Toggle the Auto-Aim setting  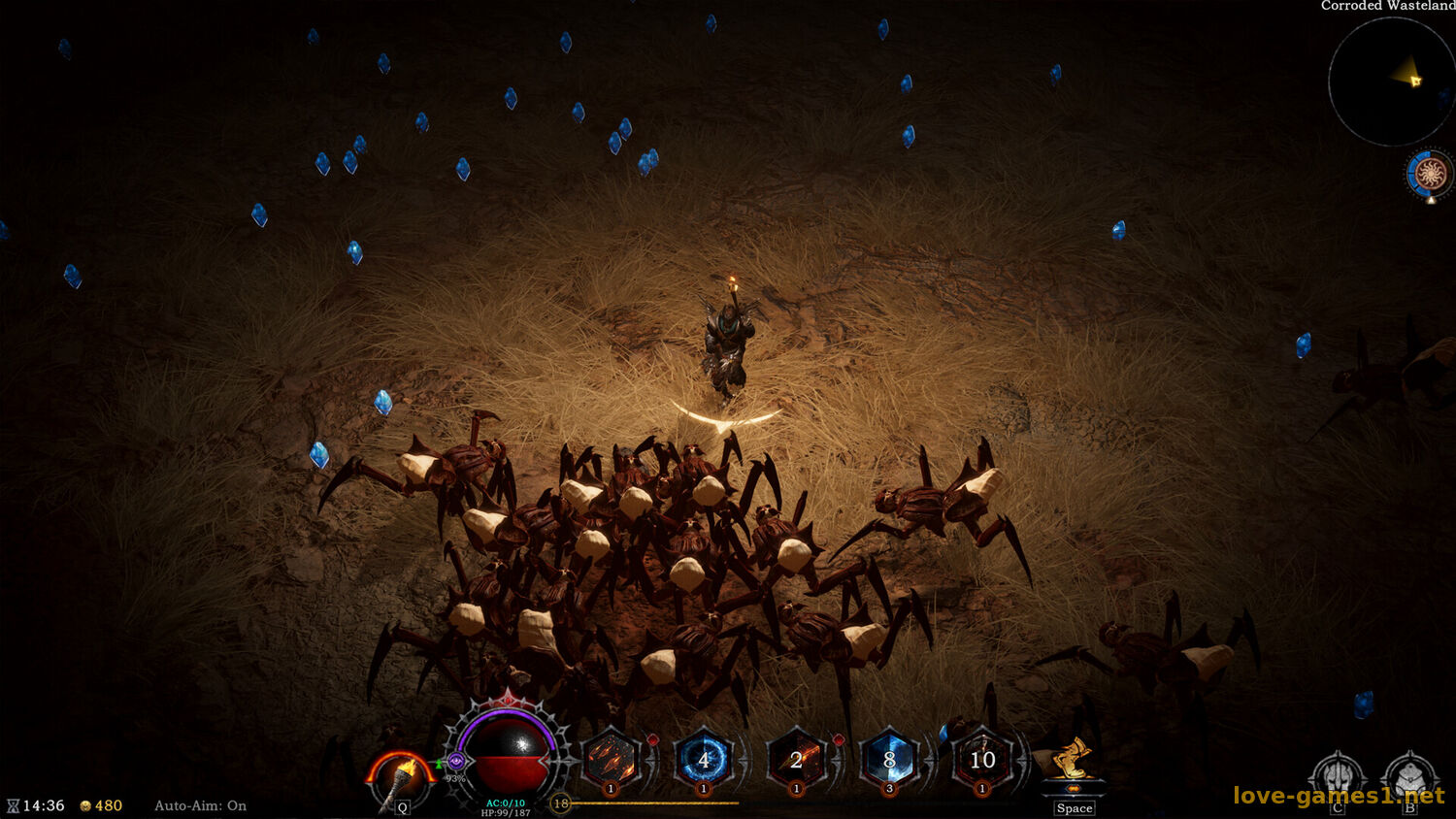200,805
